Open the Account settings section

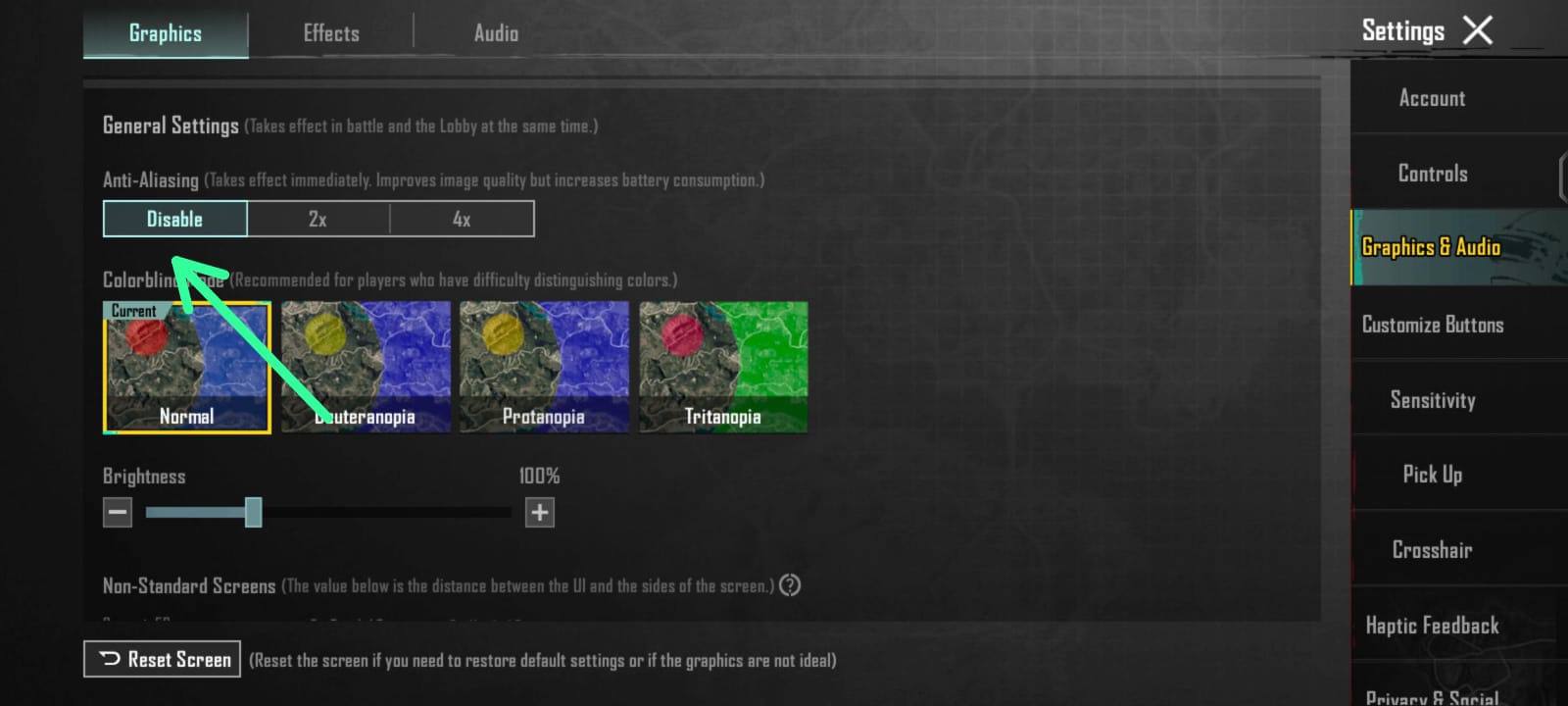point(1432,98)
